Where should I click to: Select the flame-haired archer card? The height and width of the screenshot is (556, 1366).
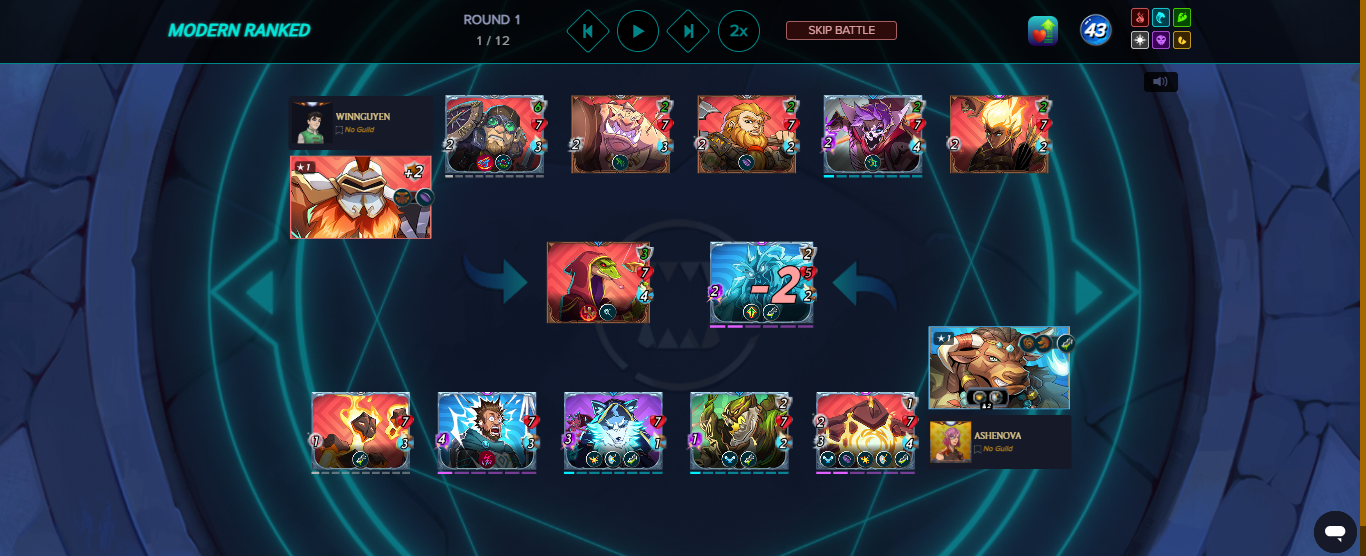998,135
